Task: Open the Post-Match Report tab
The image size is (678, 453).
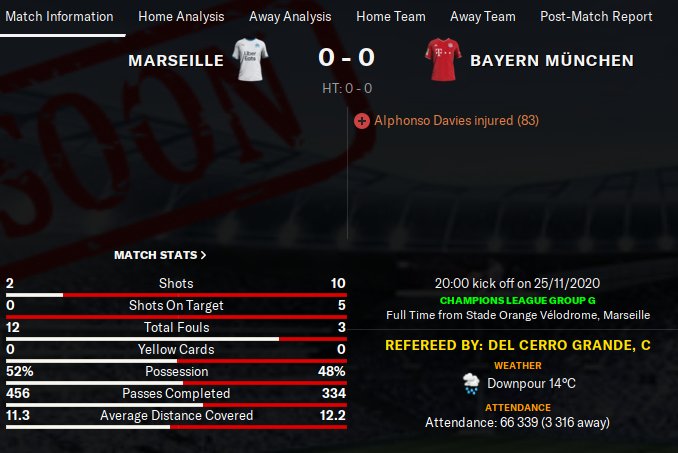Action: tap(596, 17)
